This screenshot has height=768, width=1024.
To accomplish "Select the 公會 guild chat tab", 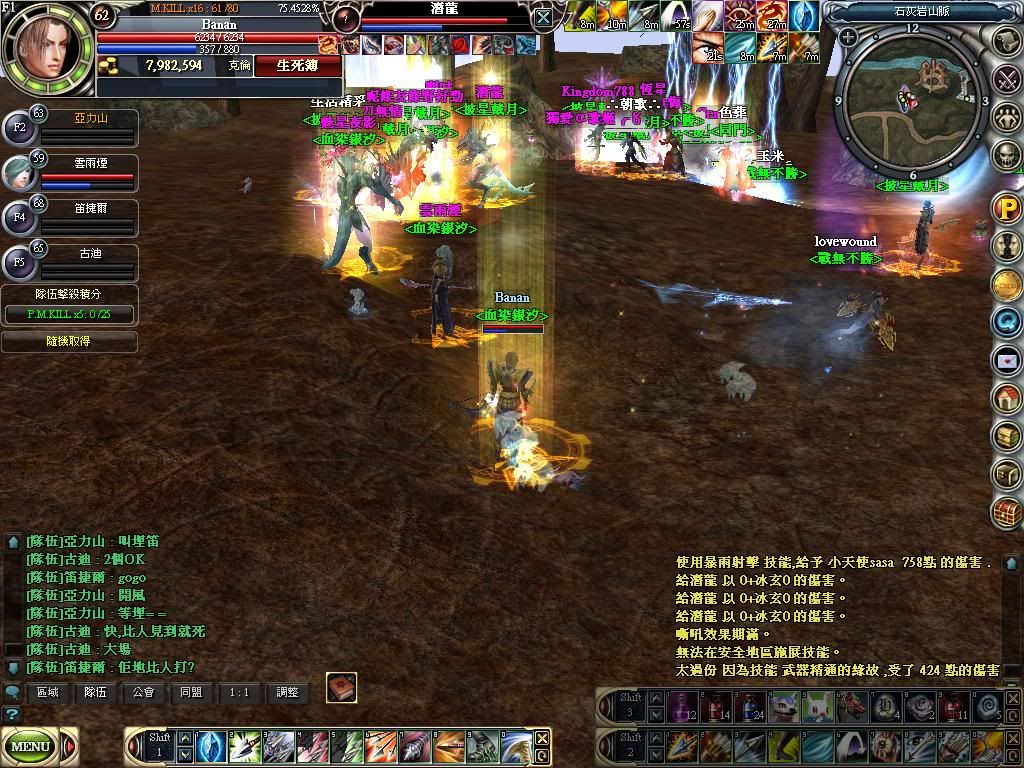I will [143, 691].
